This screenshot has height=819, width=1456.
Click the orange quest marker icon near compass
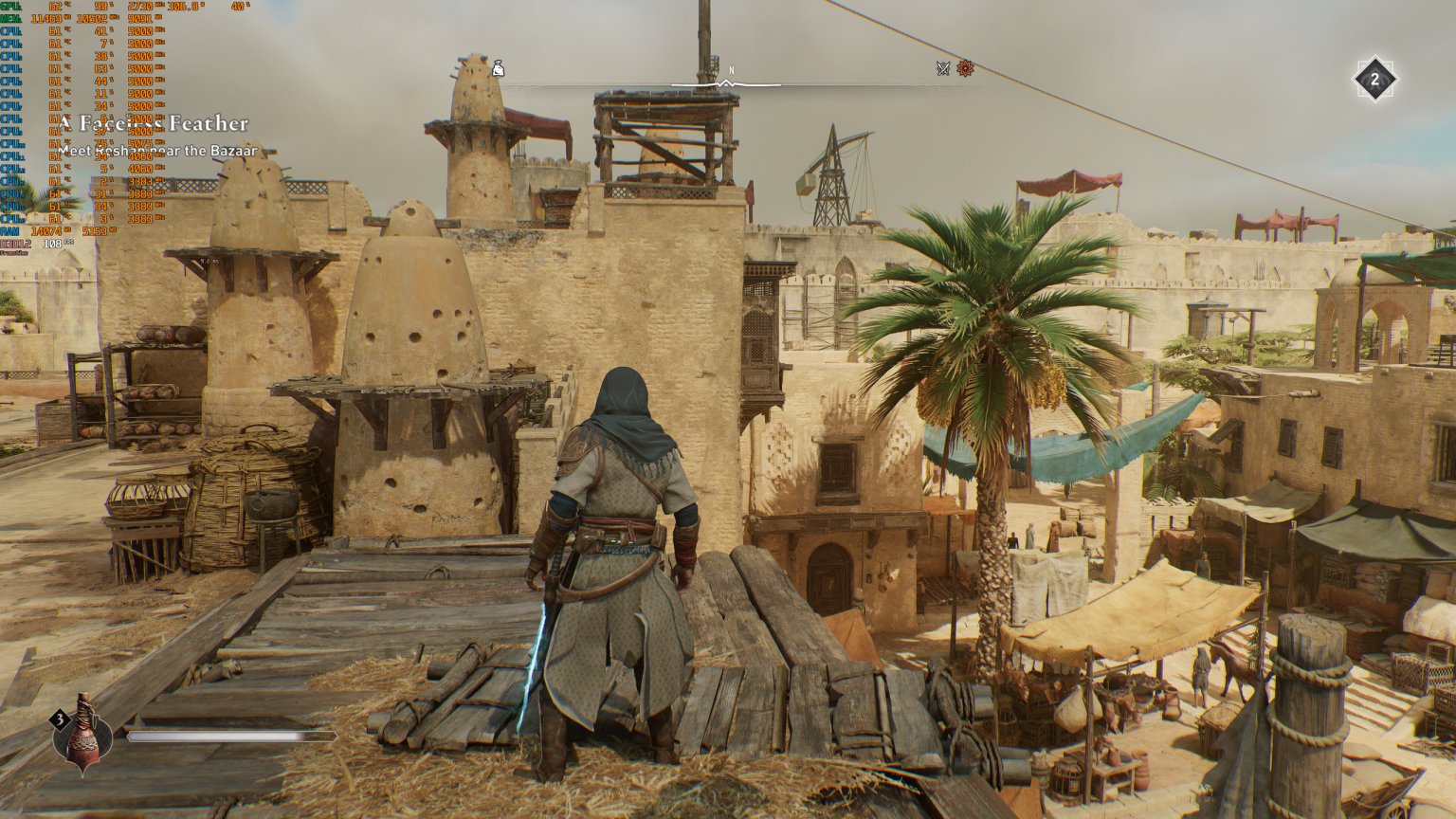point(966,69)
